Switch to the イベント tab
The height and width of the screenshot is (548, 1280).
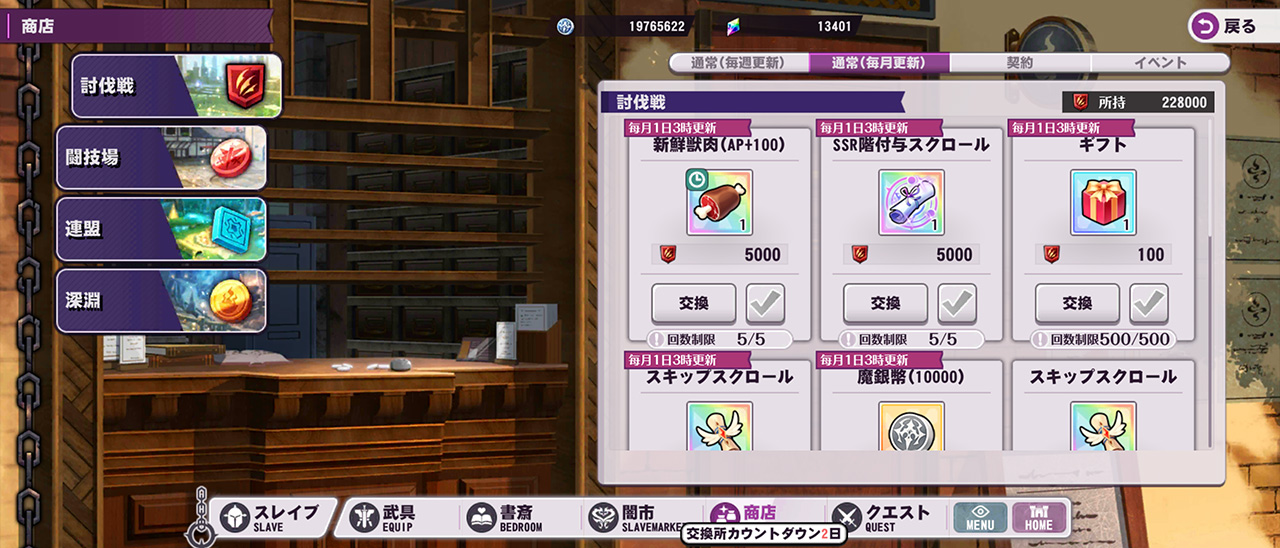point(1160,62)
